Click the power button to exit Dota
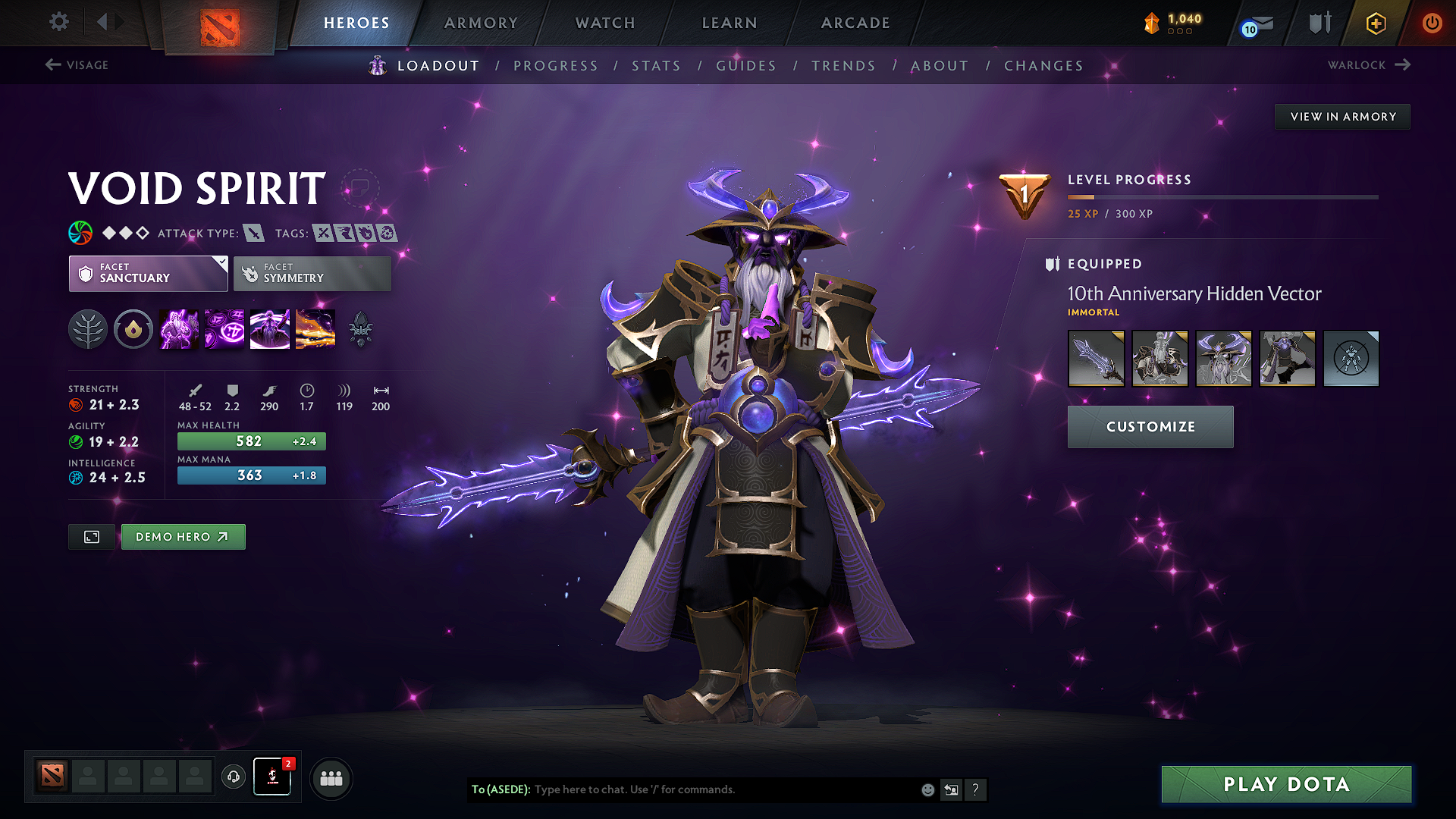Viewport: 1456px width, 819px height. 1432,23
